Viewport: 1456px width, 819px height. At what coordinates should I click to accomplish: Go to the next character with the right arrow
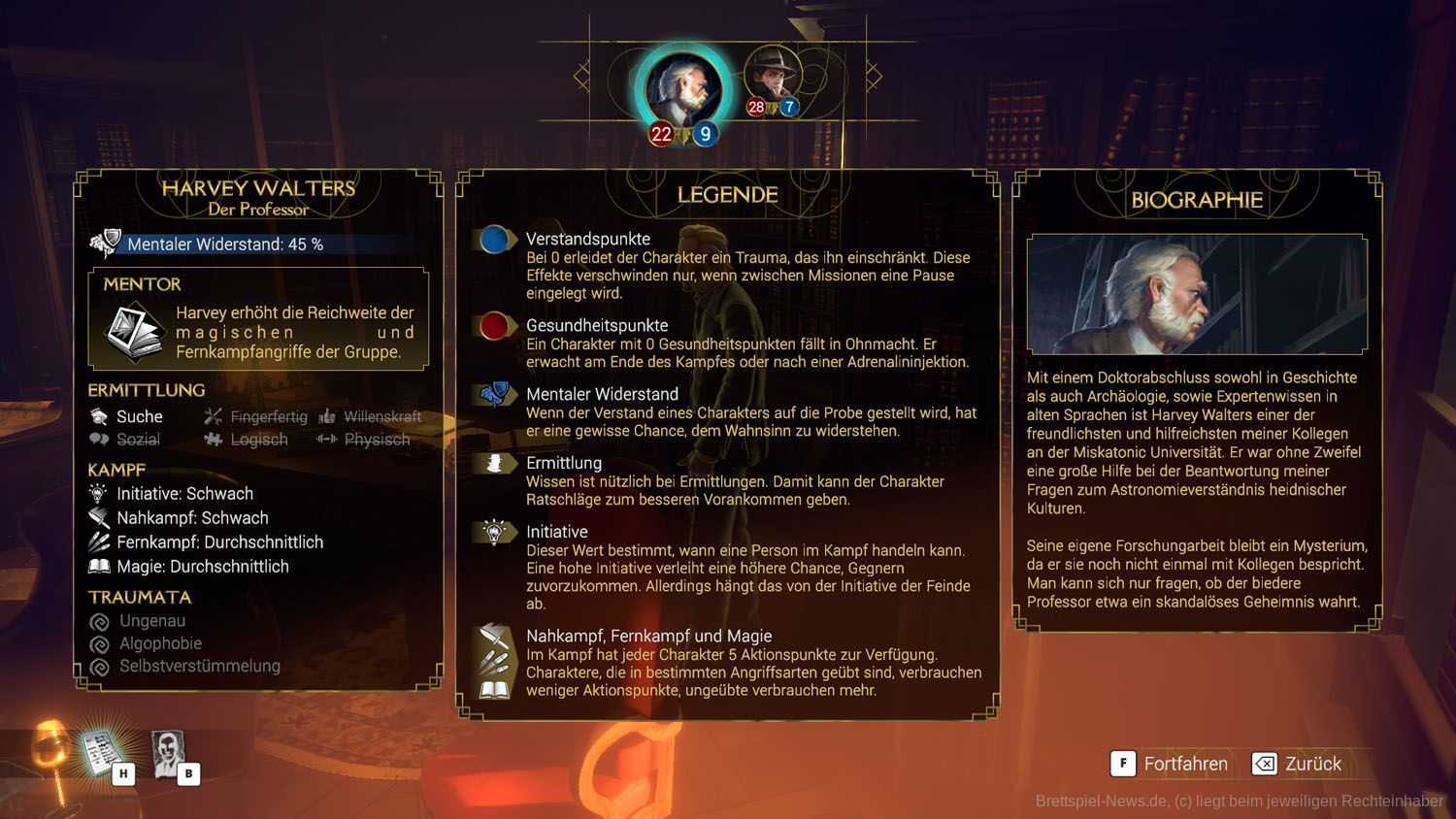pos(874,76)
